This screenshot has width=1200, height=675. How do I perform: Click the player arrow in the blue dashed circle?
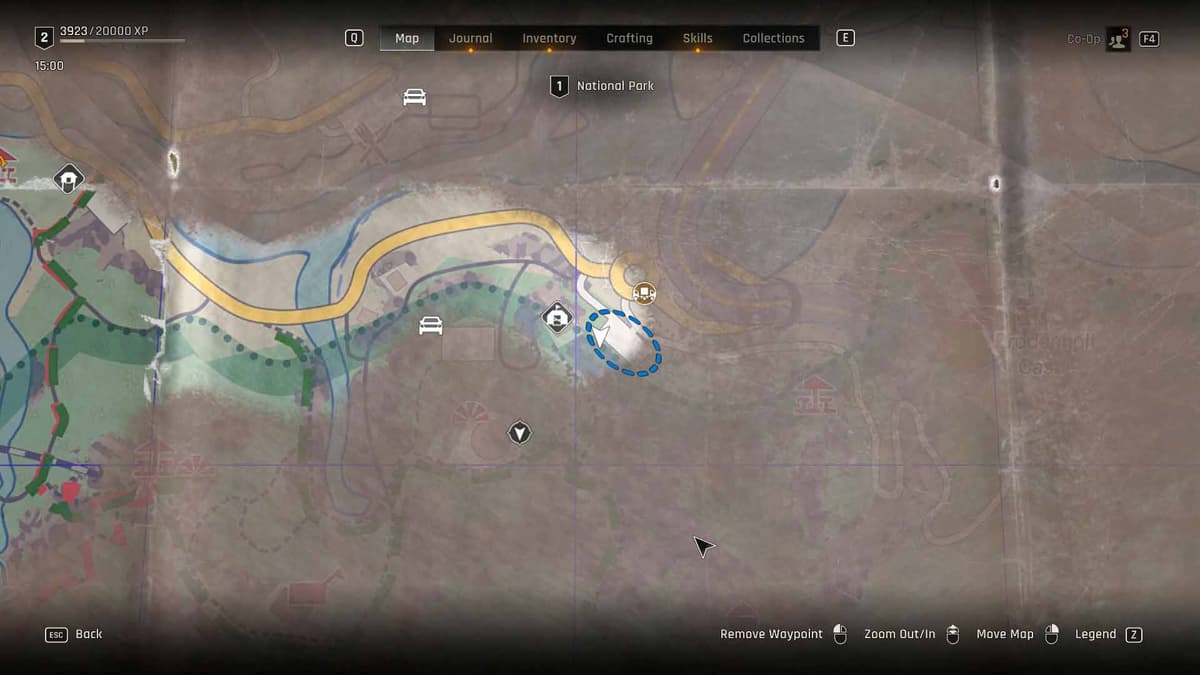(x=602, y=331)
